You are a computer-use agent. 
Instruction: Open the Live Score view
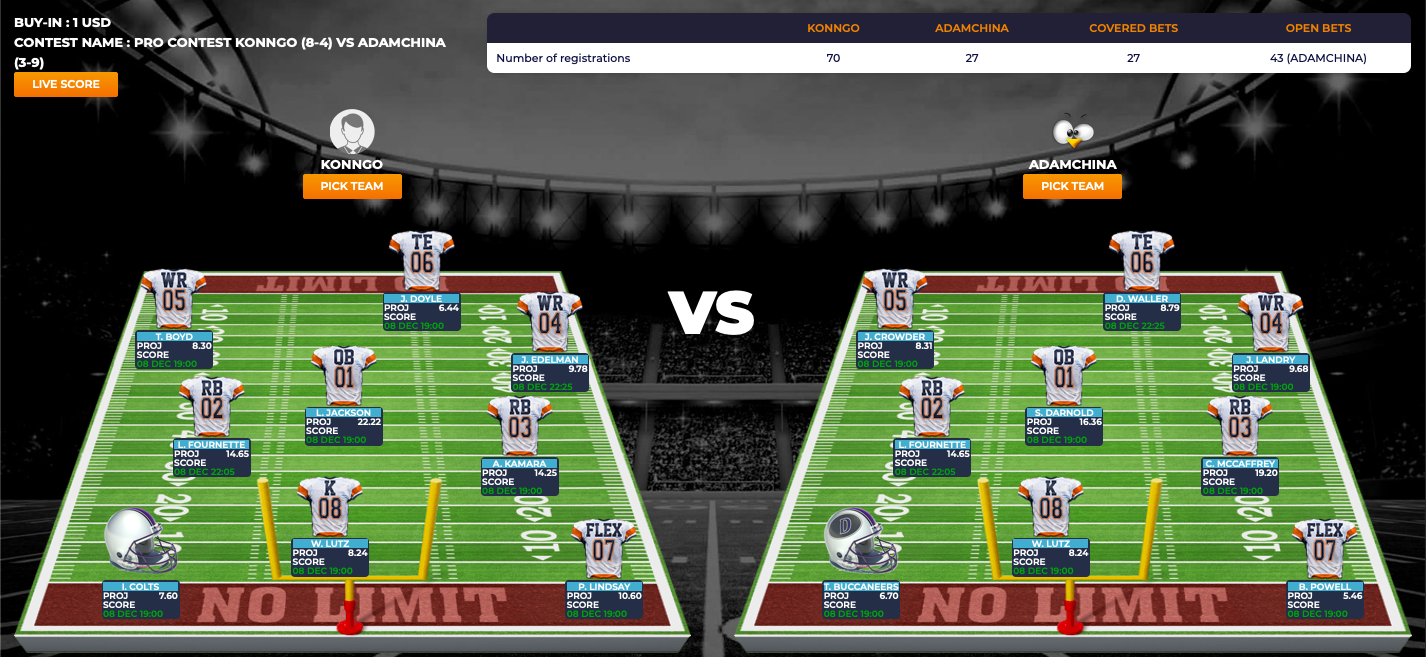(66, 85)
